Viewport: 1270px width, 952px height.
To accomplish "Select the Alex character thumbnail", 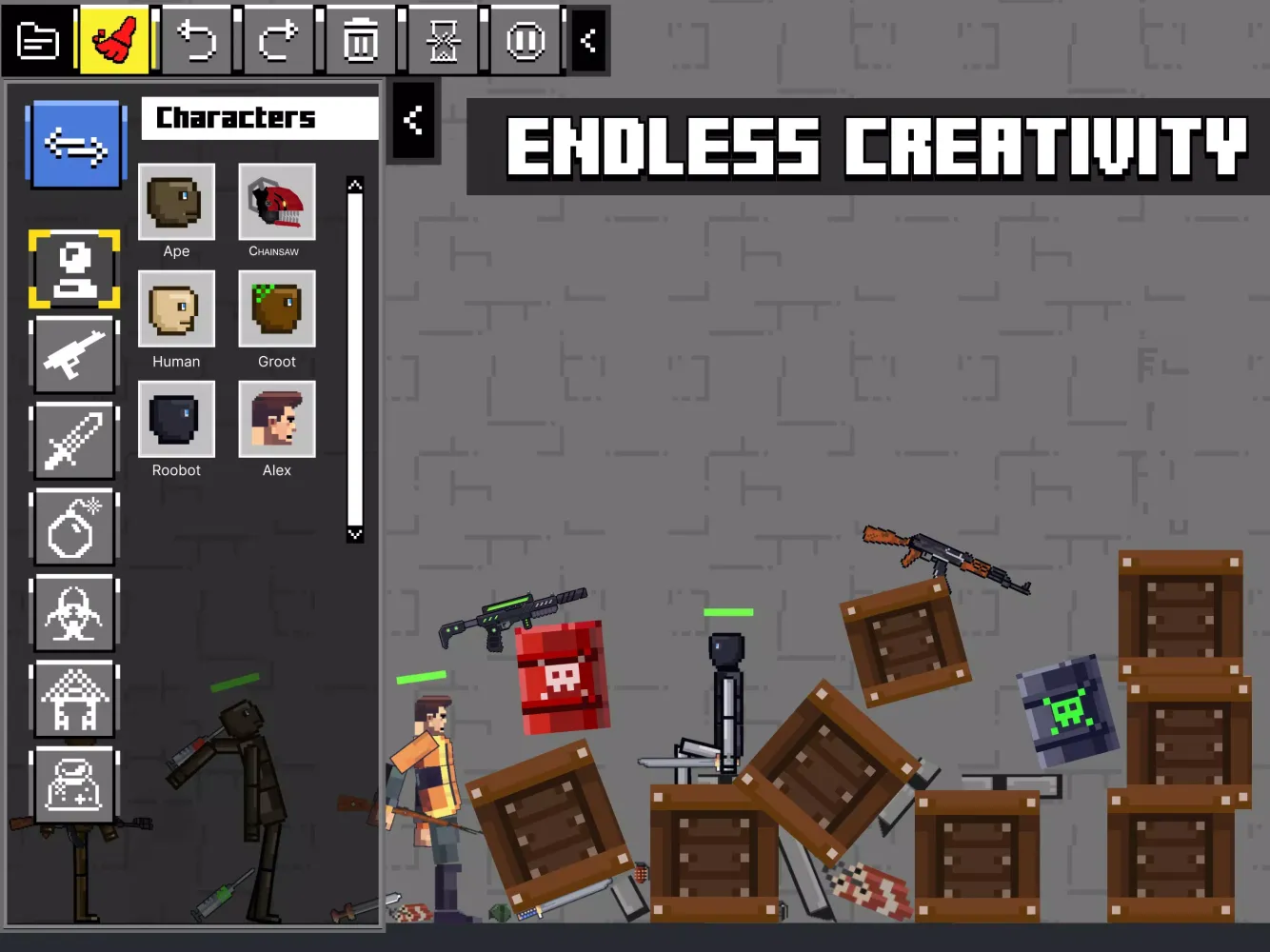I will tap(276, 419).
